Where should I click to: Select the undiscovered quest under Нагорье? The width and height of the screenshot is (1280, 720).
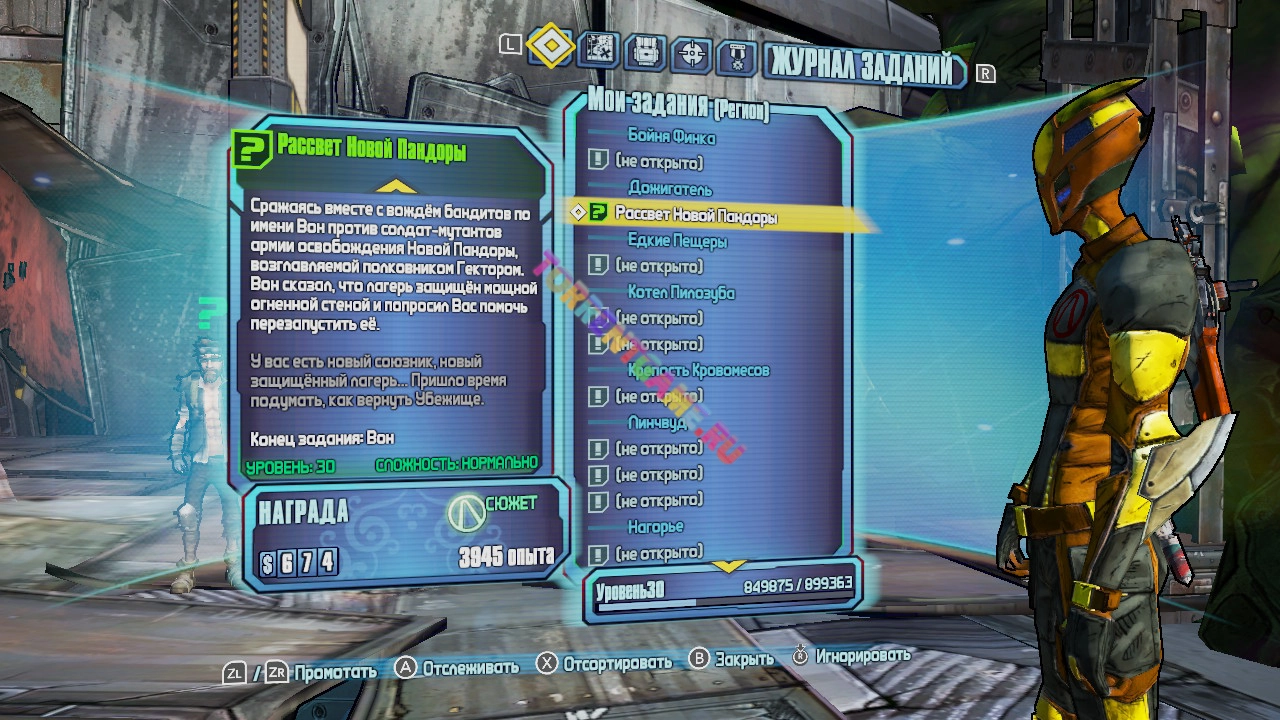(x=658, y=553)
